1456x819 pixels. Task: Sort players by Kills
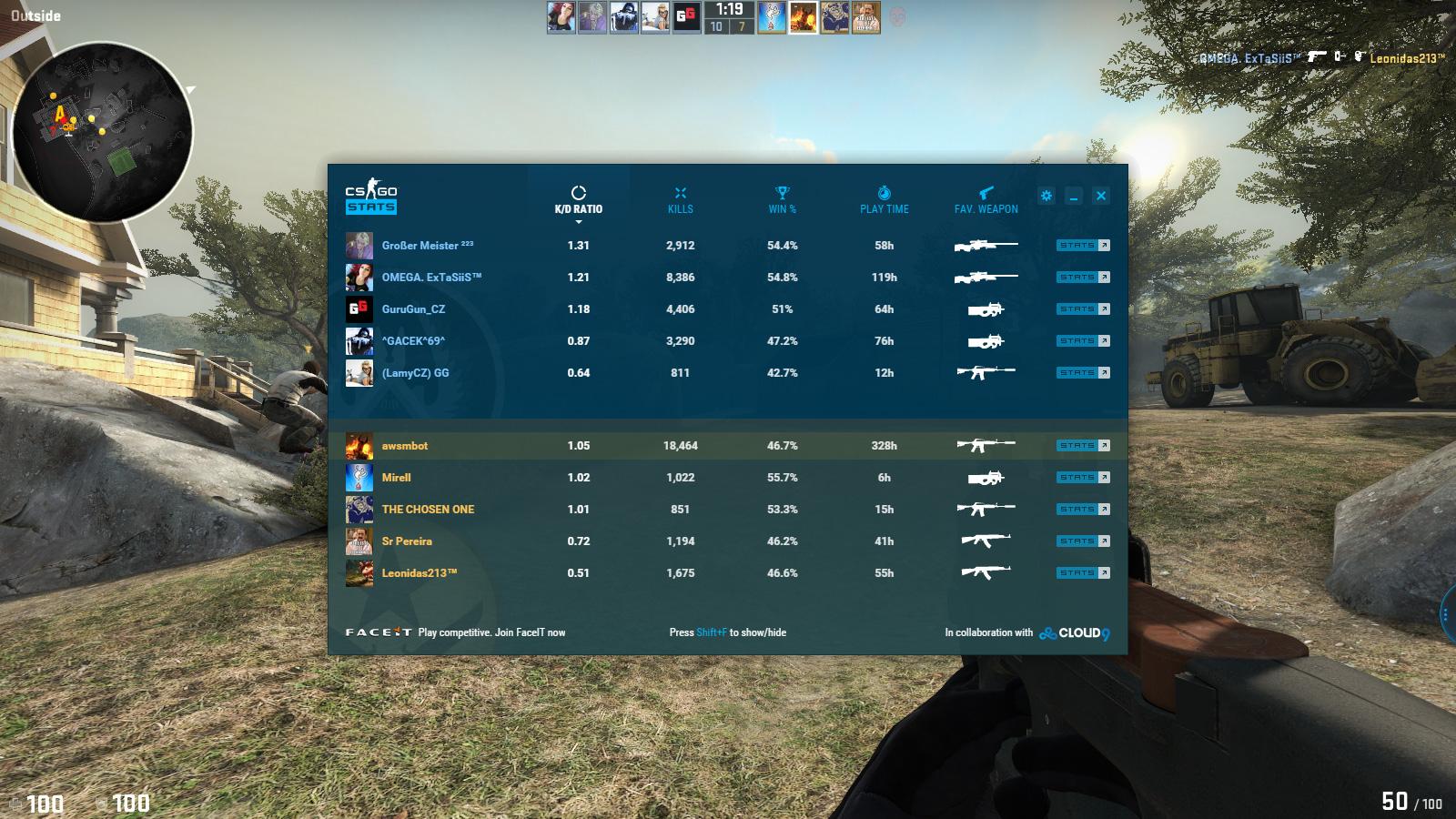click(x=681, y=208)
